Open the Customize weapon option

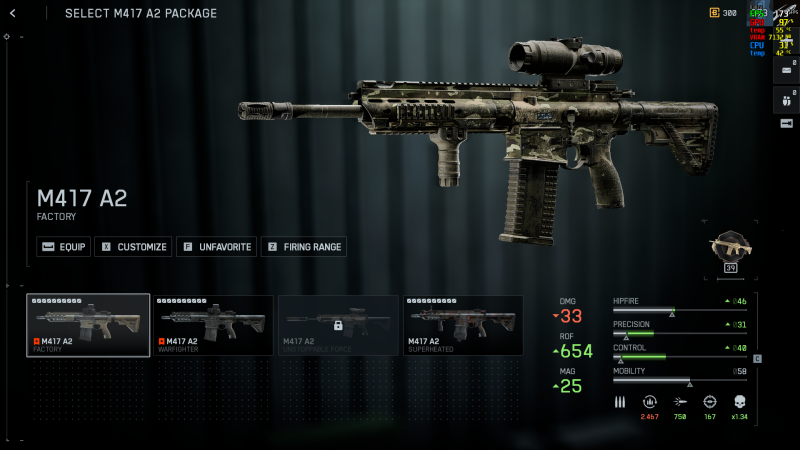pyautogui.click(x=133, y=246)
